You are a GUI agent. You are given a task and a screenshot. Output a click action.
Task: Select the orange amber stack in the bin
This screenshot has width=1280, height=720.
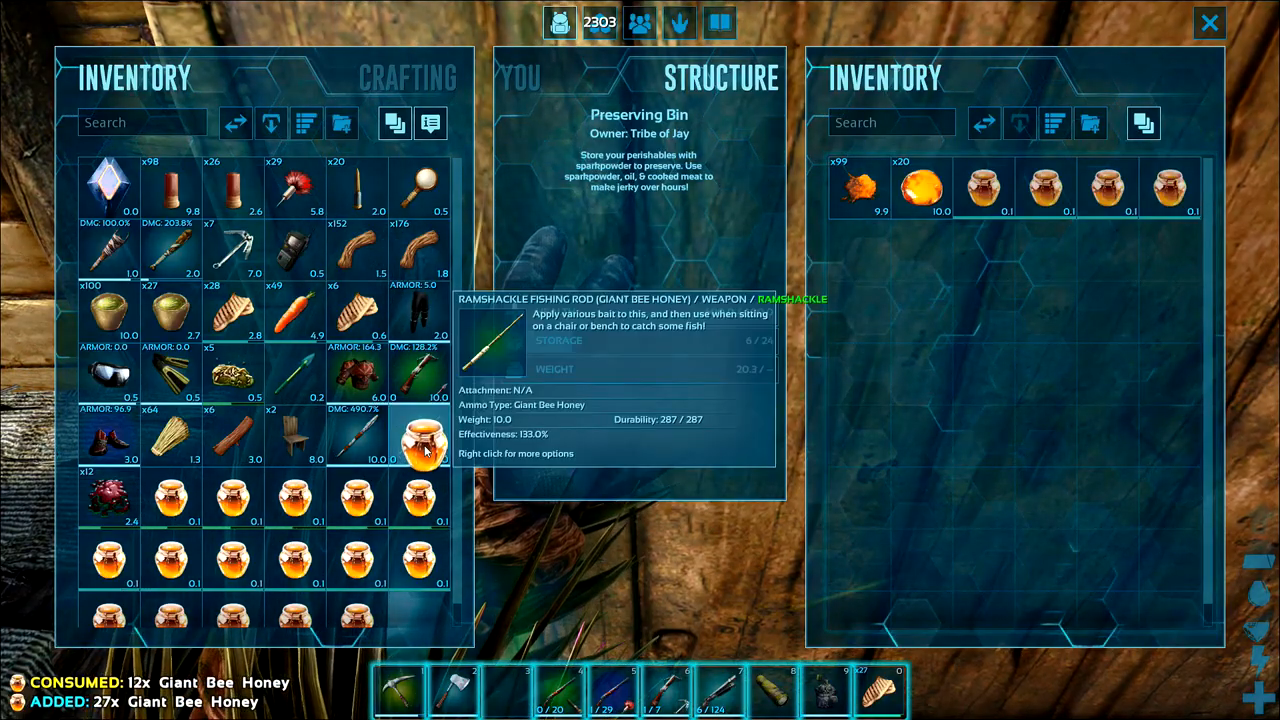pyautogui.click(x=921, y=187)
